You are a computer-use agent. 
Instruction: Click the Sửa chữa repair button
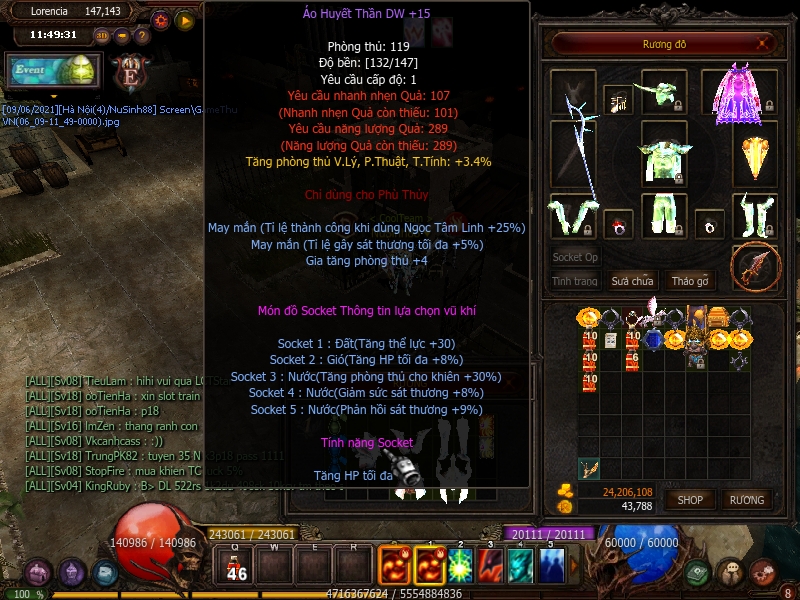click(632, 281)
